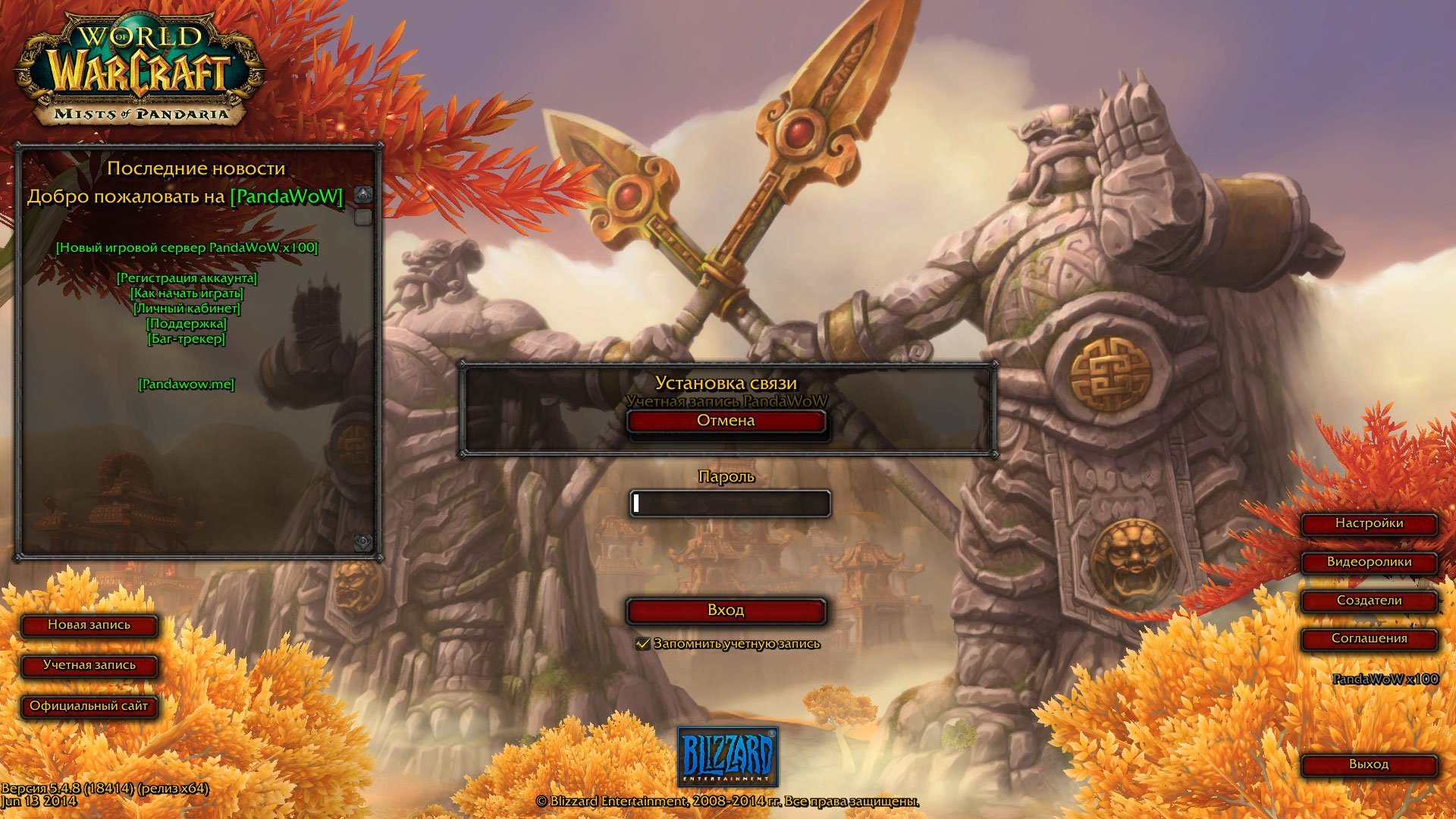This screenshot has width=1456, height=819.
Task: Open the Соглашения agreements screen
Action: [x=1369, y=639]
